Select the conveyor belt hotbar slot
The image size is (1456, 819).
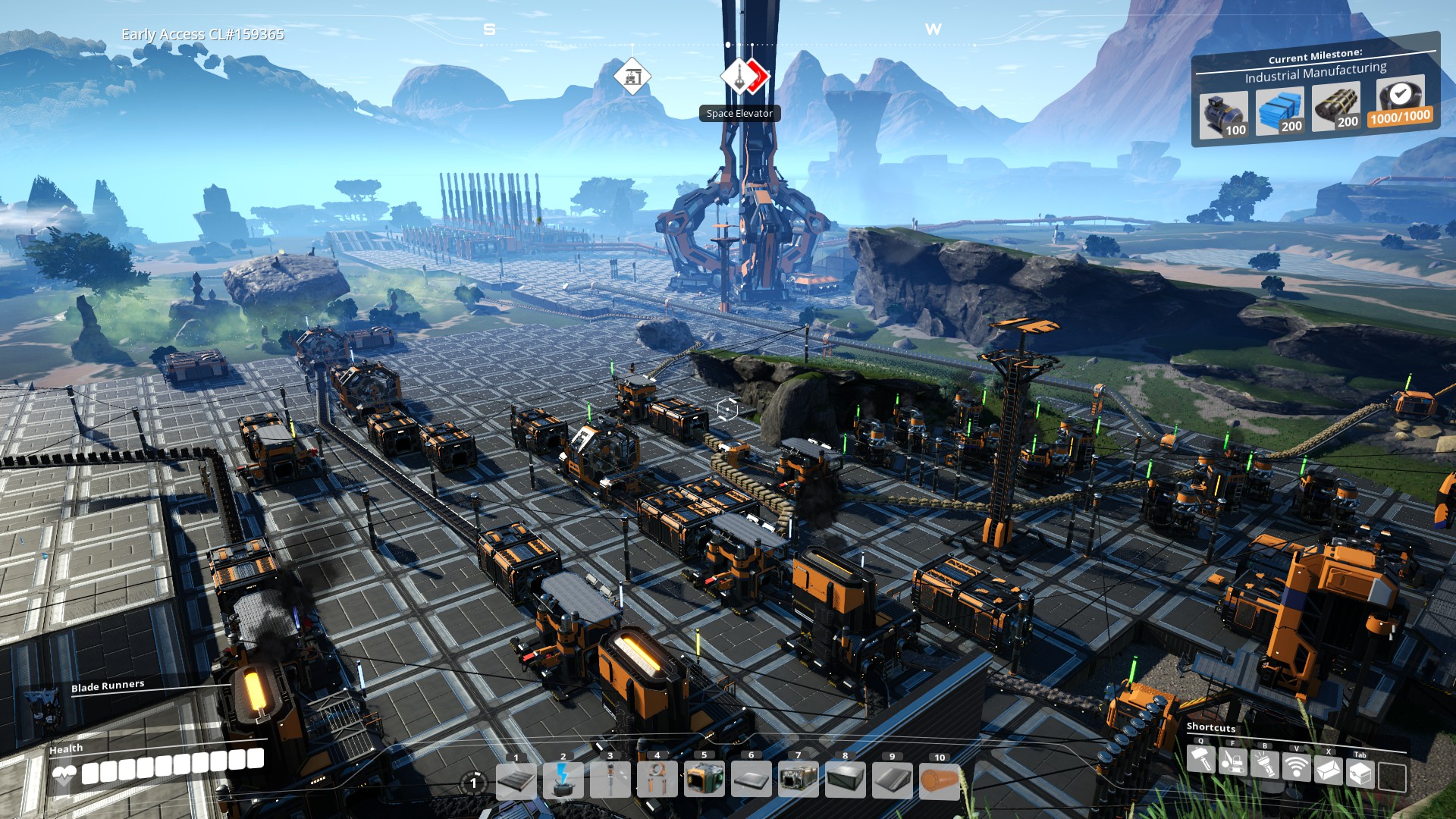(x=516, y=780)
